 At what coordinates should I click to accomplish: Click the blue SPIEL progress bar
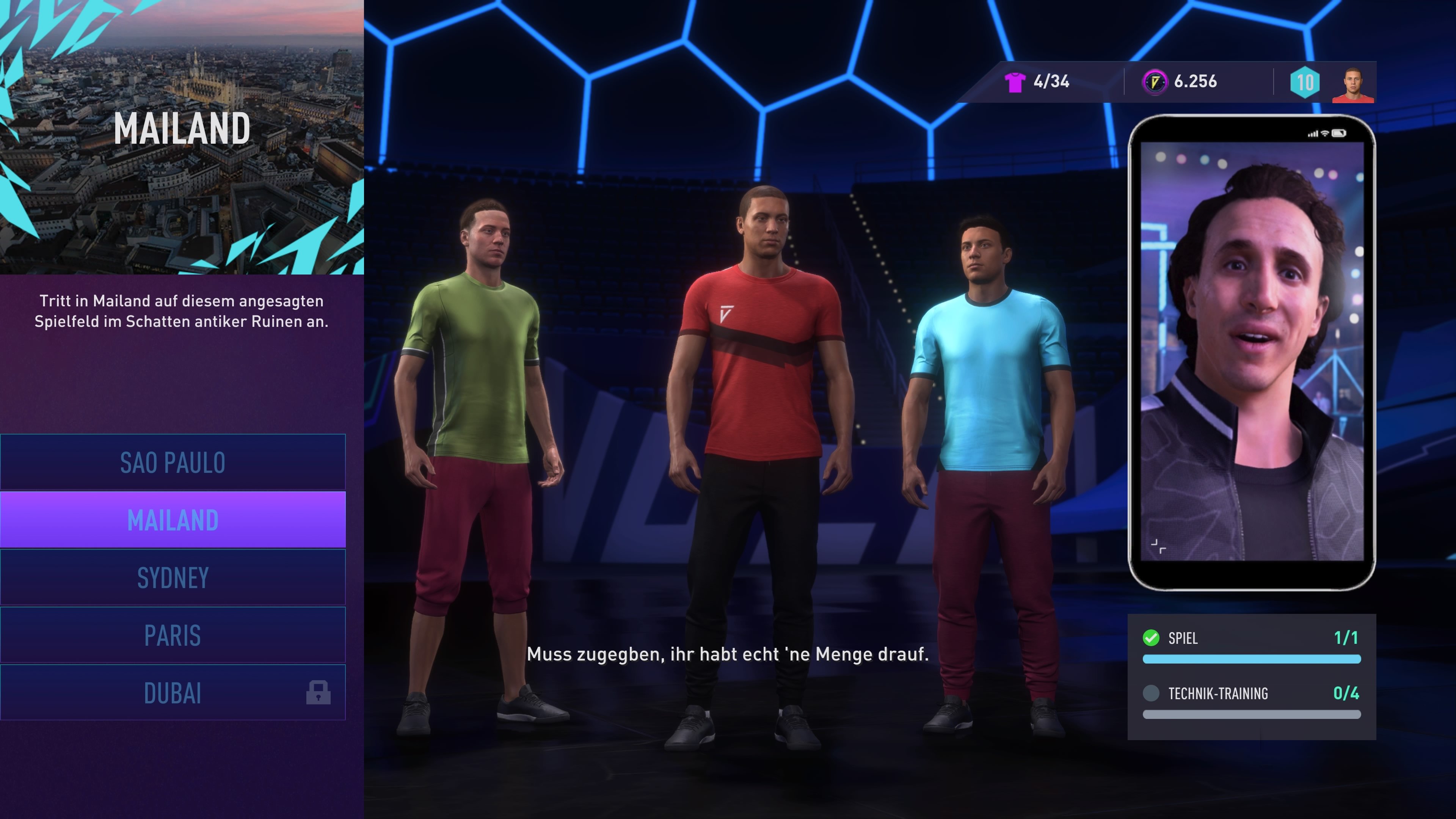tap(1251, 659)
